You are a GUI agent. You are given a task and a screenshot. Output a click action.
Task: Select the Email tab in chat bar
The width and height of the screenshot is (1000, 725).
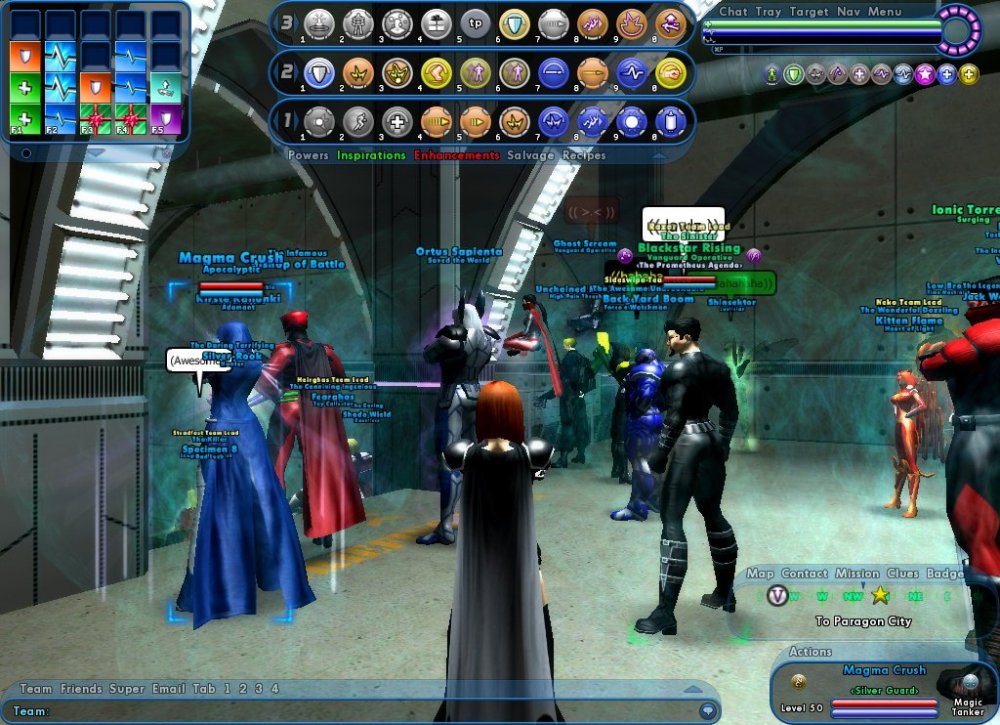167,689
